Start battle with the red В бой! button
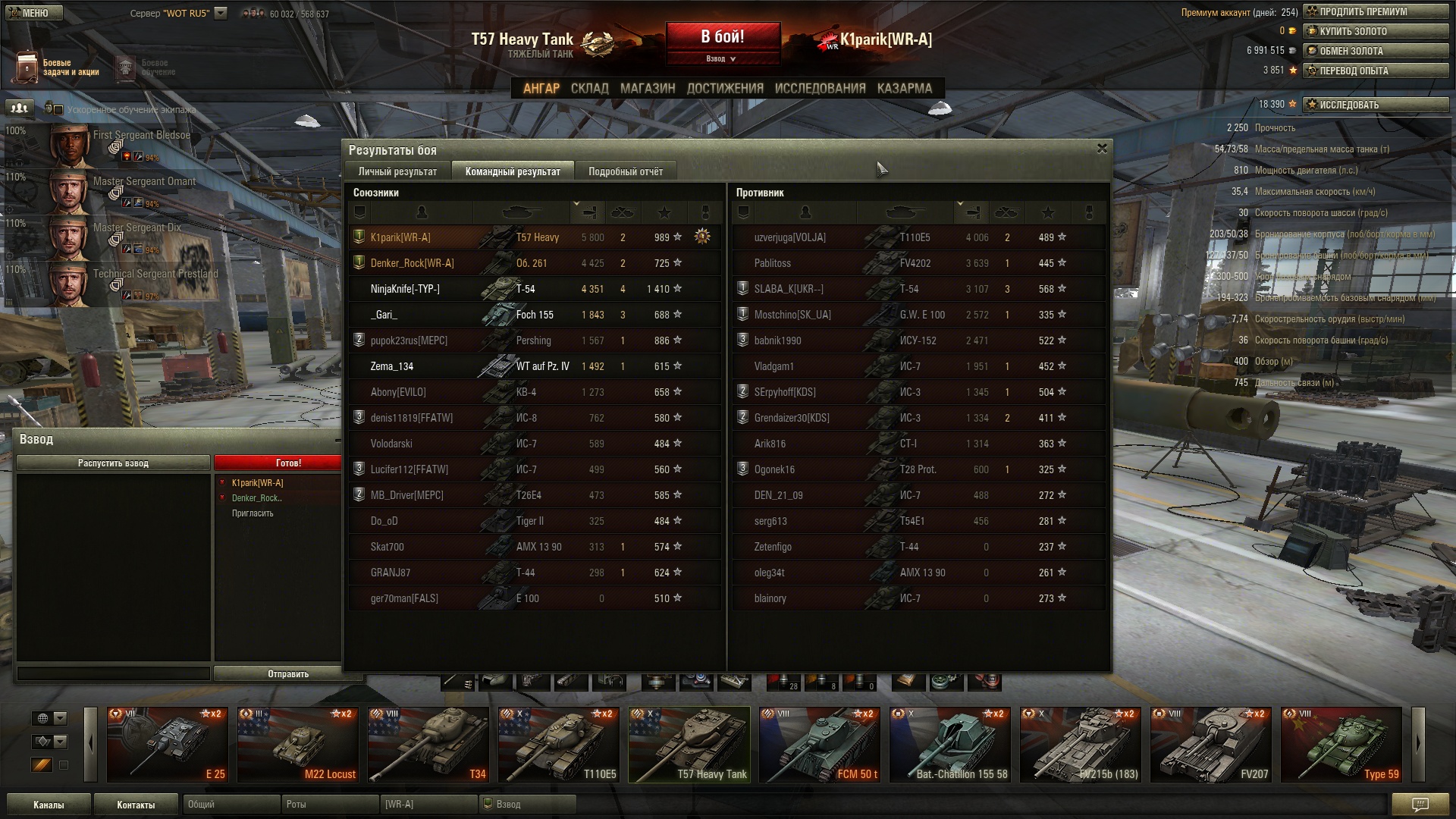The image size is (1456, 819). pyautogui.click(x=723, y=38)
